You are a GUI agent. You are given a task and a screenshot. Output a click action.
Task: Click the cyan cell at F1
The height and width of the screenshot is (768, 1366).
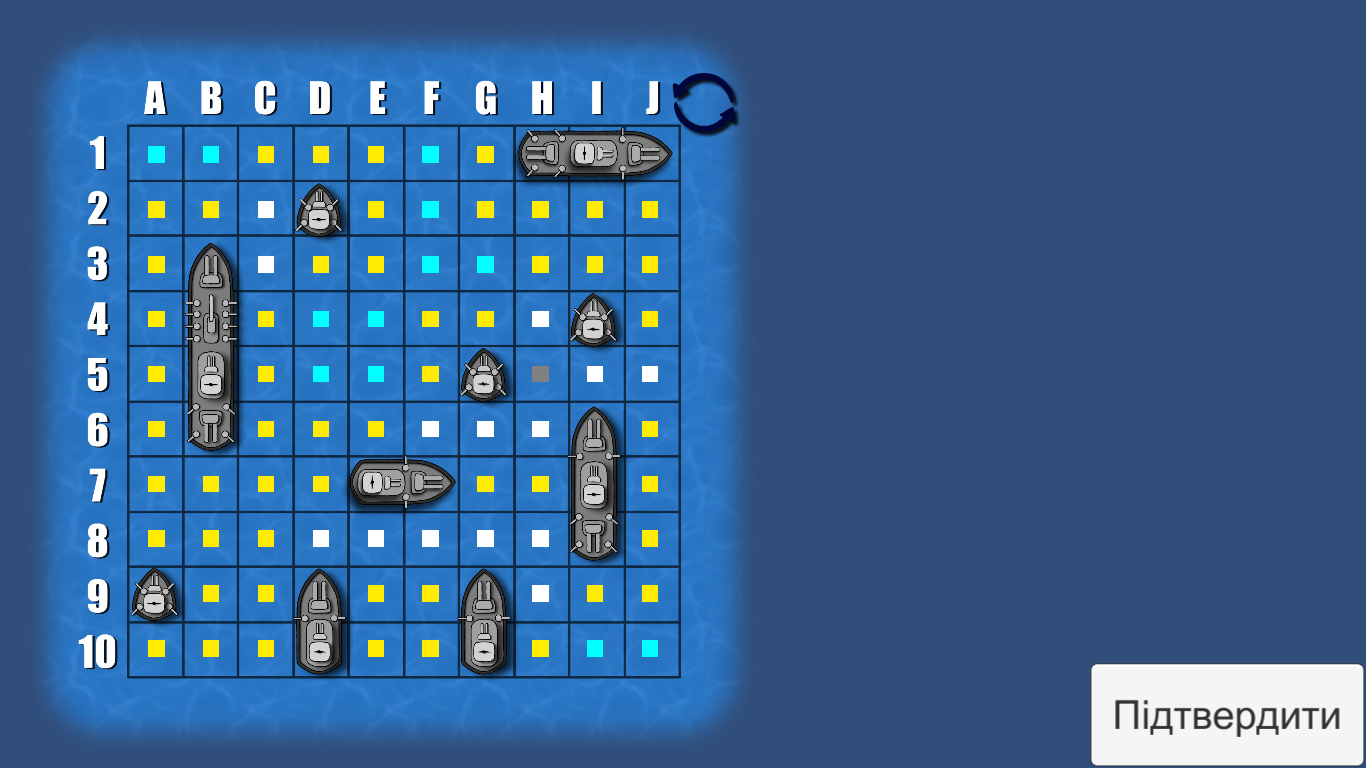tap(431, 153)
